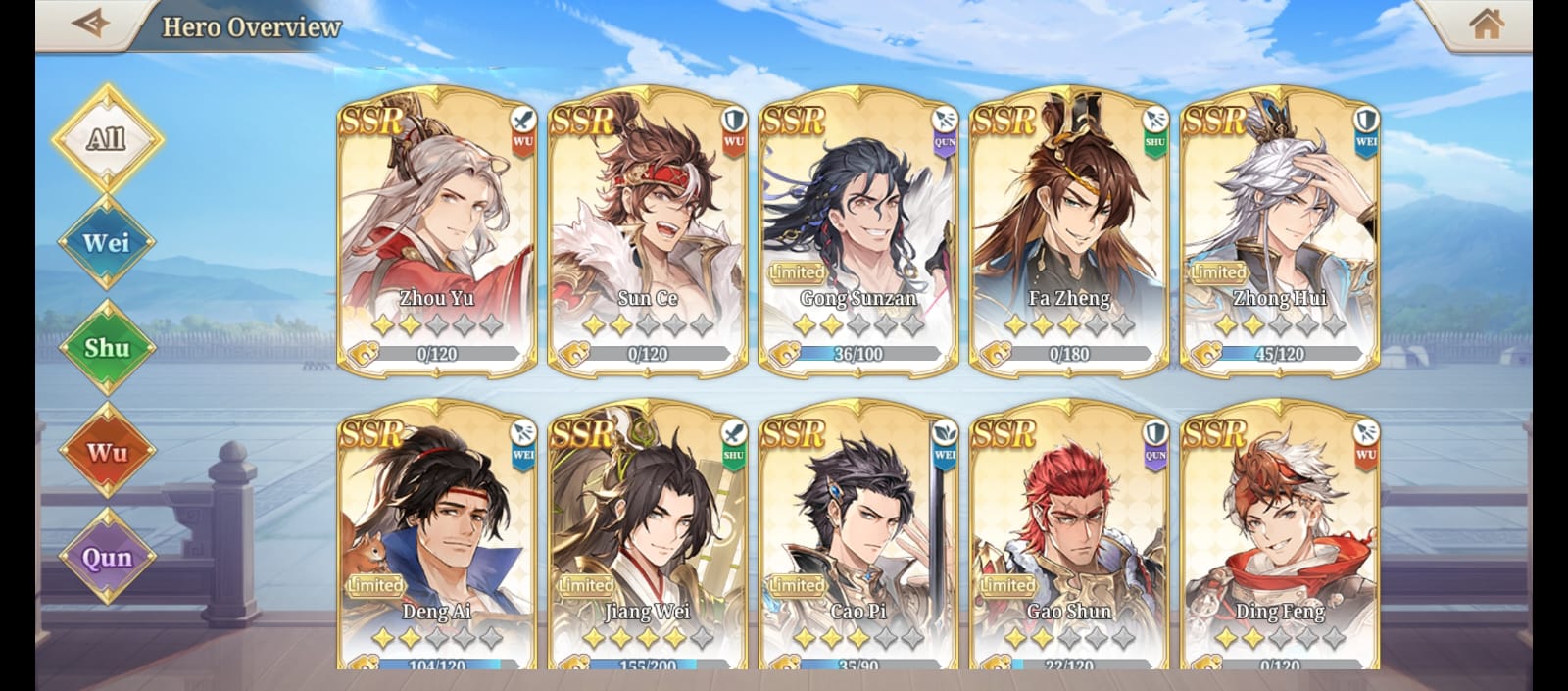Switch to the Wei faction tab
Image resolution: width=1568 pixels, height=691 pixels.
click(107, 242)
